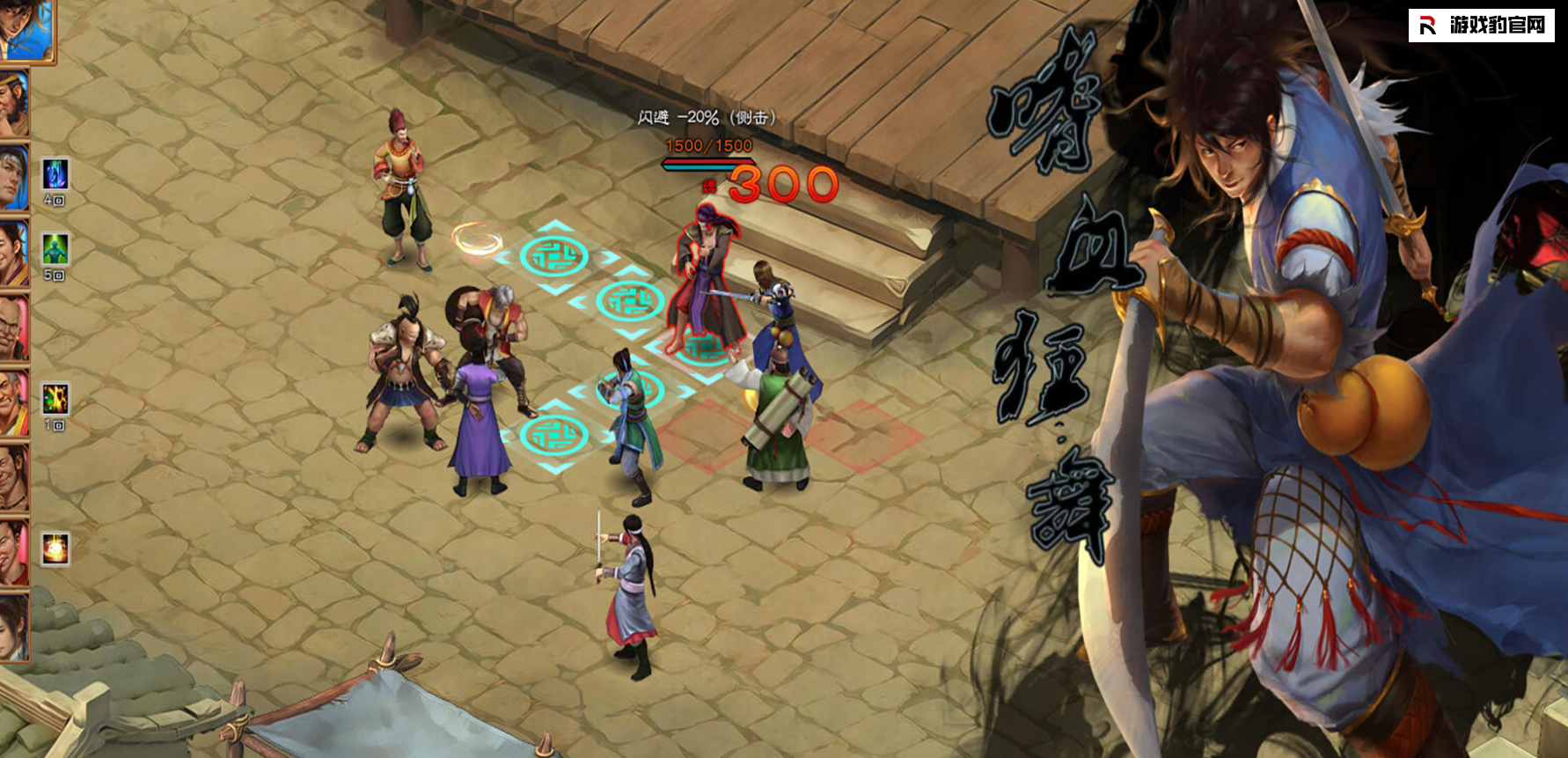Viewport: 1568px width, 758px height.
Task: Use the yellow sparks skill icon
Action: pos(55,399)
